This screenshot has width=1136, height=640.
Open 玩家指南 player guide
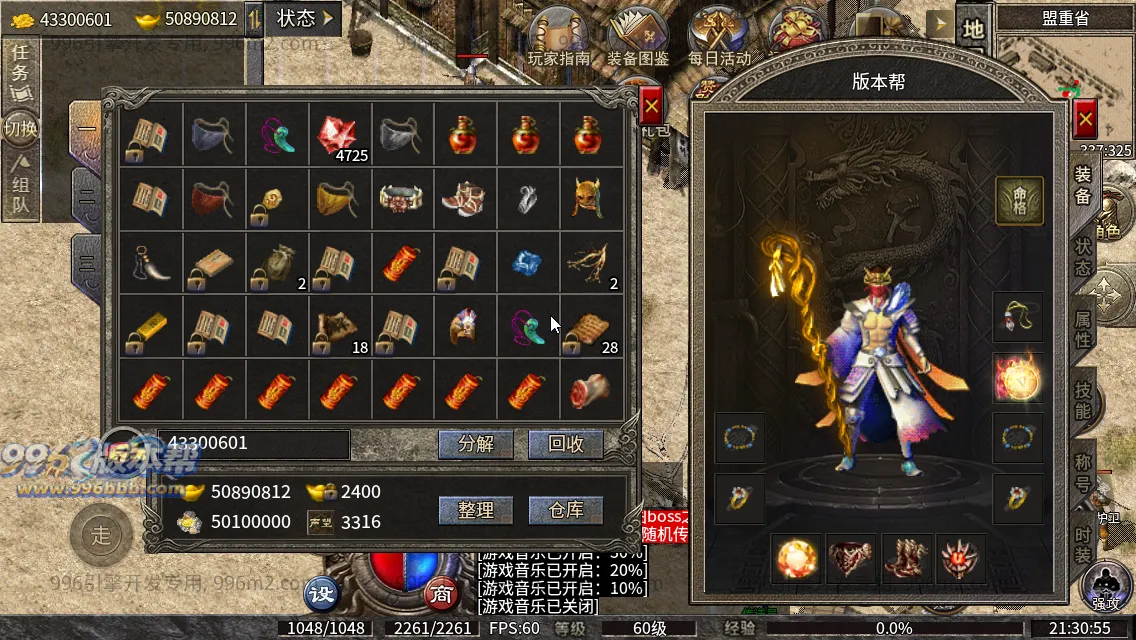click(559, 38)
